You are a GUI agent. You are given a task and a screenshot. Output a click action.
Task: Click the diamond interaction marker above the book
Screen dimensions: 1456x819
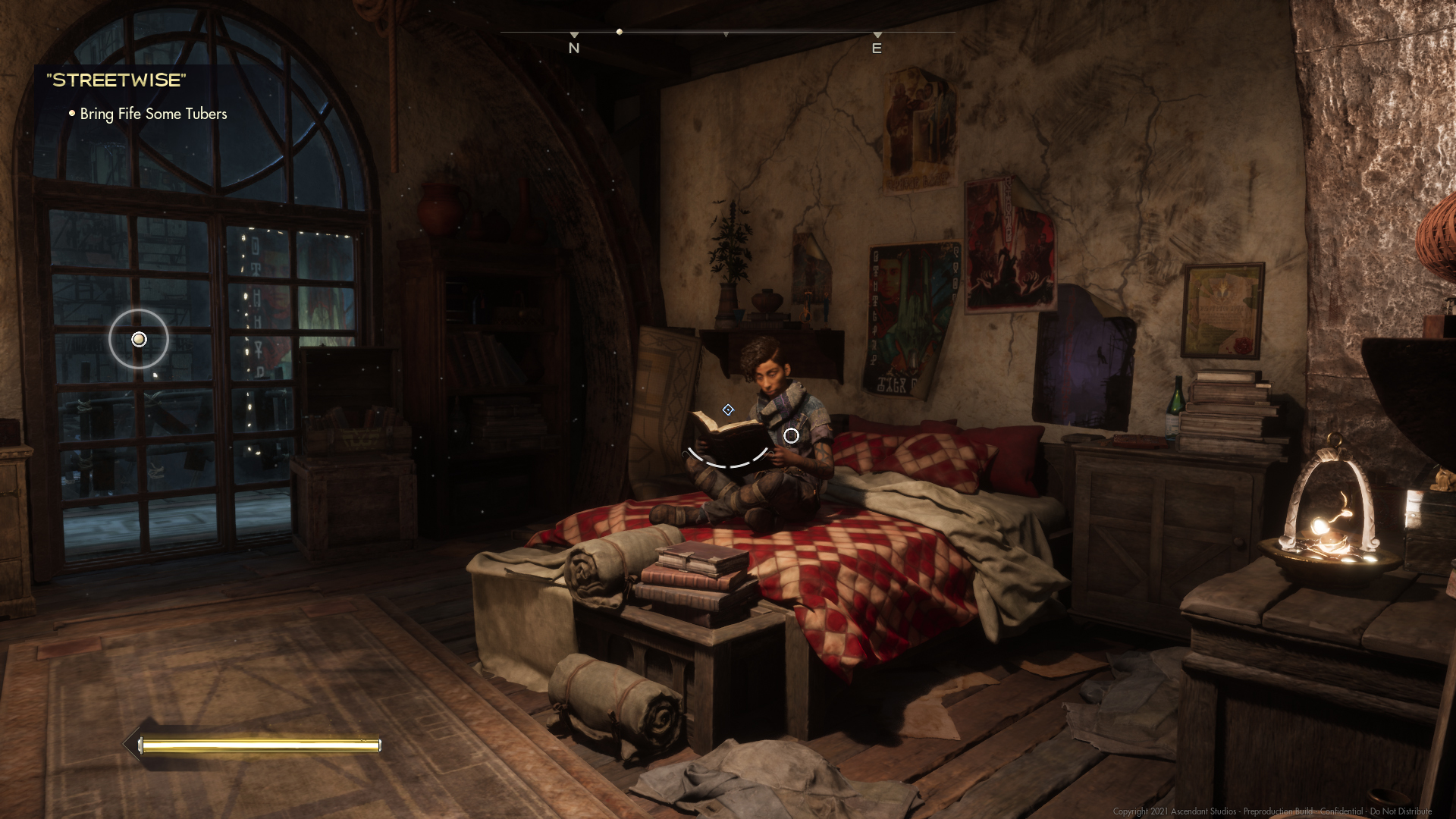pyautogui.click(x=728, y=409)
